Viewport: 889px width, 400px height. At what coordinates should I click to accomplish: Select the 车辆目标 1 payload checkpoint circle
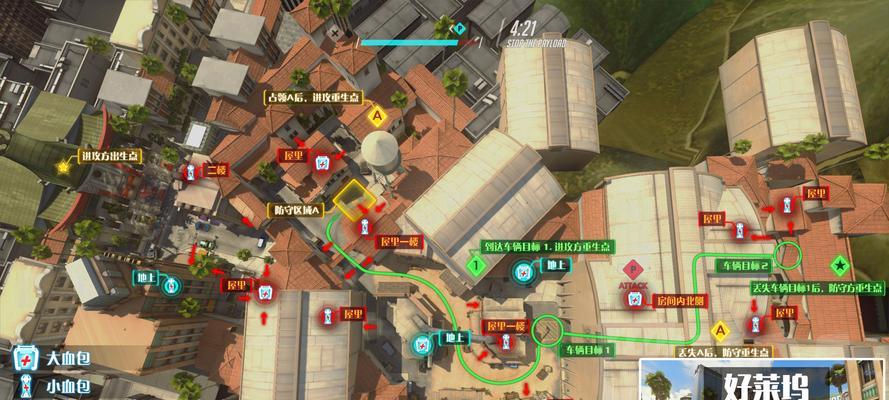tap(546, 329)
